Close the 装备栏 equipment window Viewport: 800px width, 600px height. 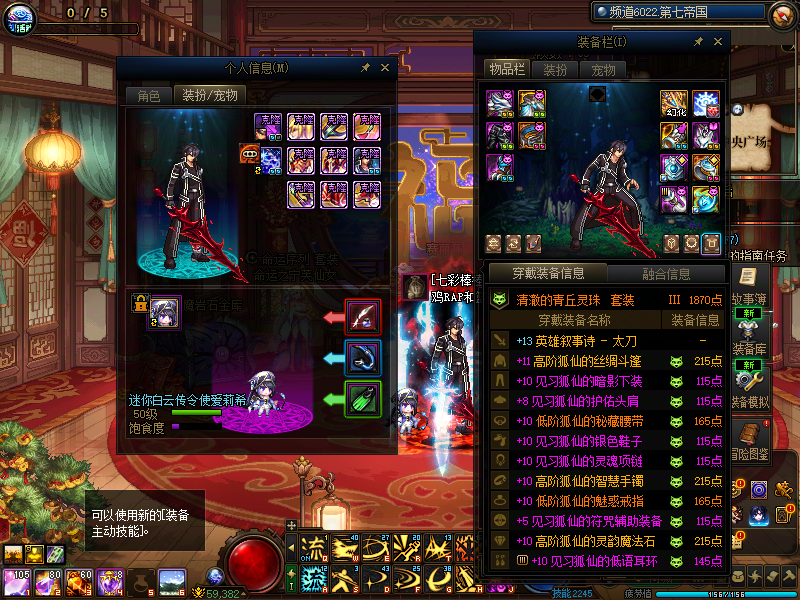tap(717, 42)
